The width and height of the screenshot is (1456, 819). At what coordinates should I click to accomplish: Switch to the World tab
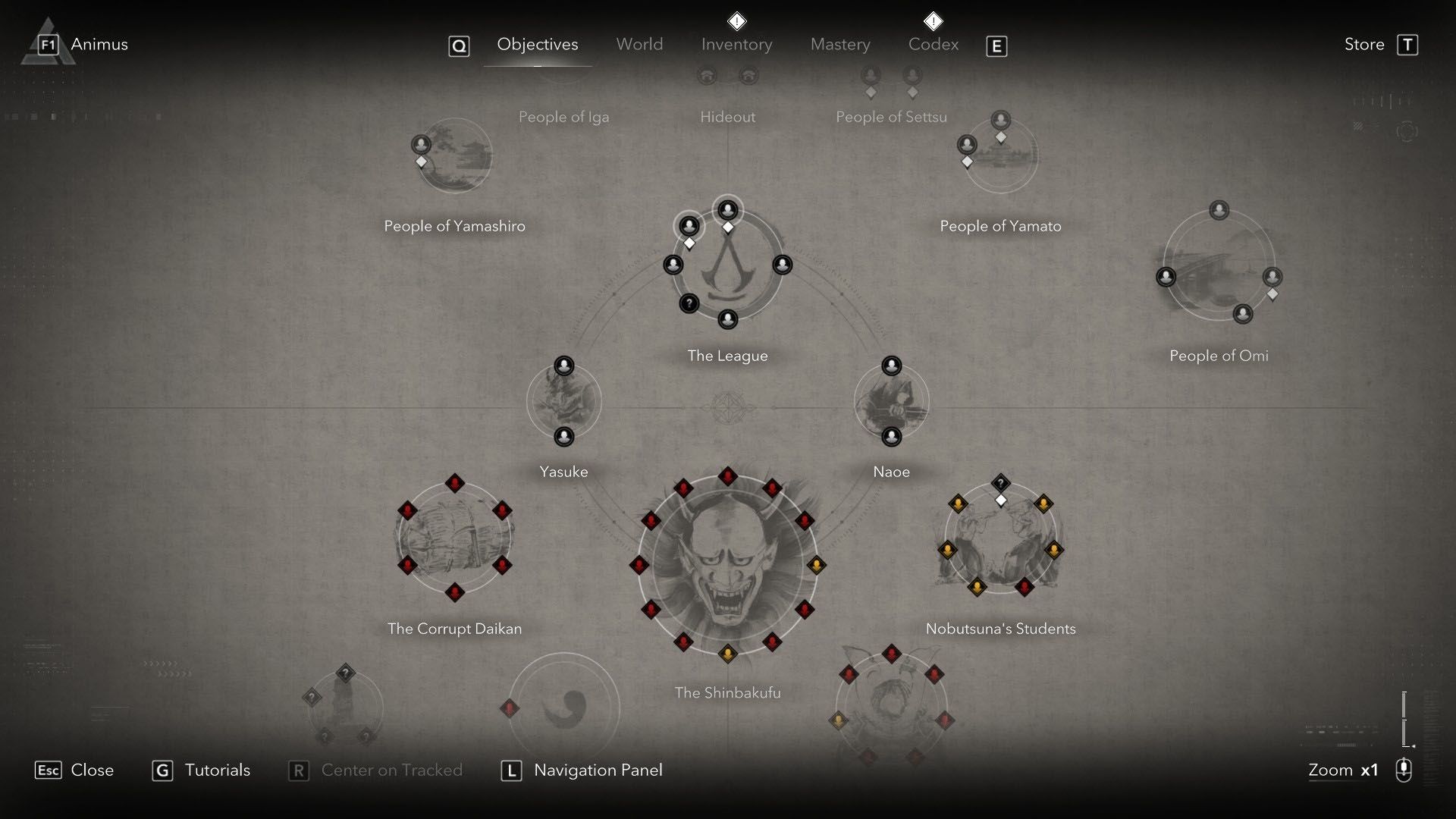click(x=639, y=44)
